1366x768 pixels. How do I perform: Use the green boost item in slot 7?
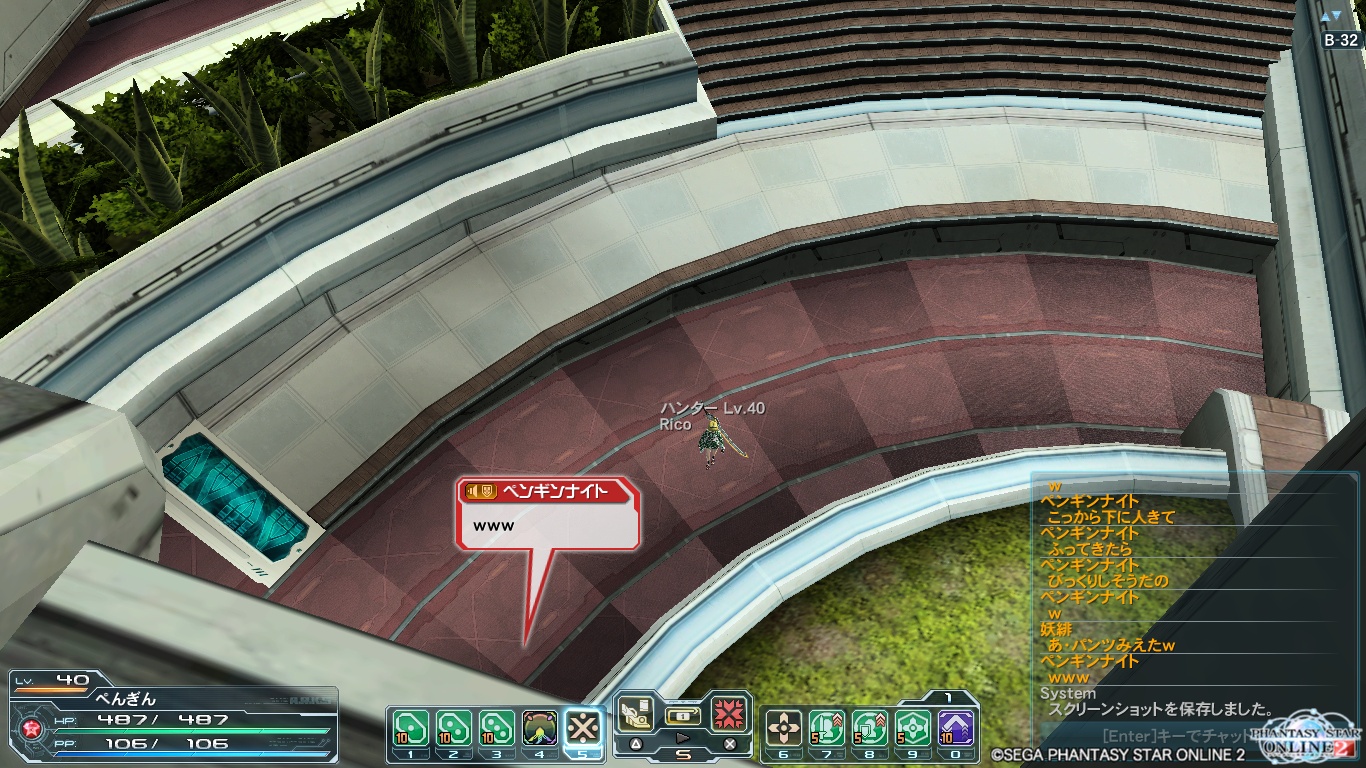tap(827, 727)
